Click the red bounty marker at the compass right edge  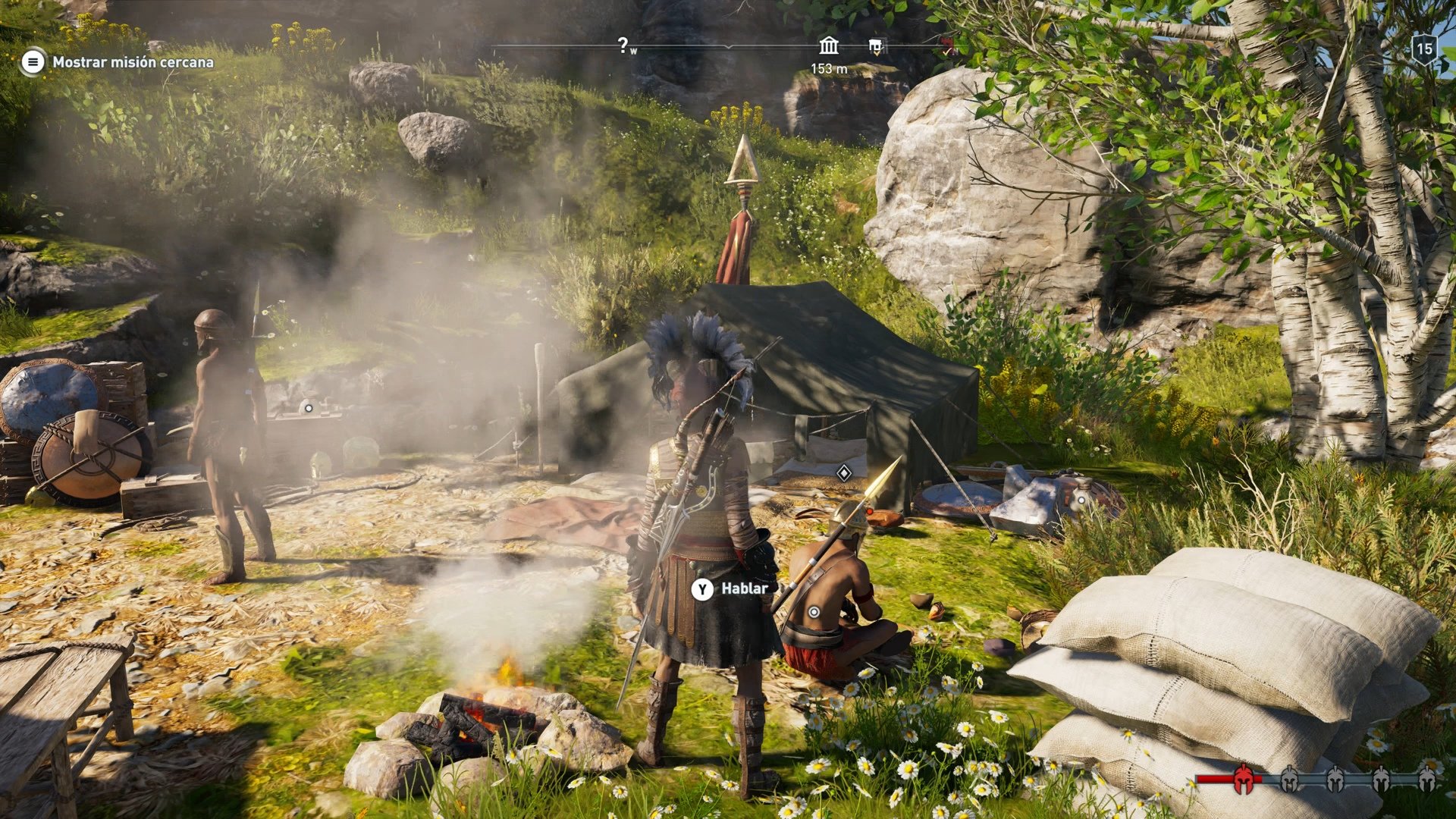(x=946, y=44)
